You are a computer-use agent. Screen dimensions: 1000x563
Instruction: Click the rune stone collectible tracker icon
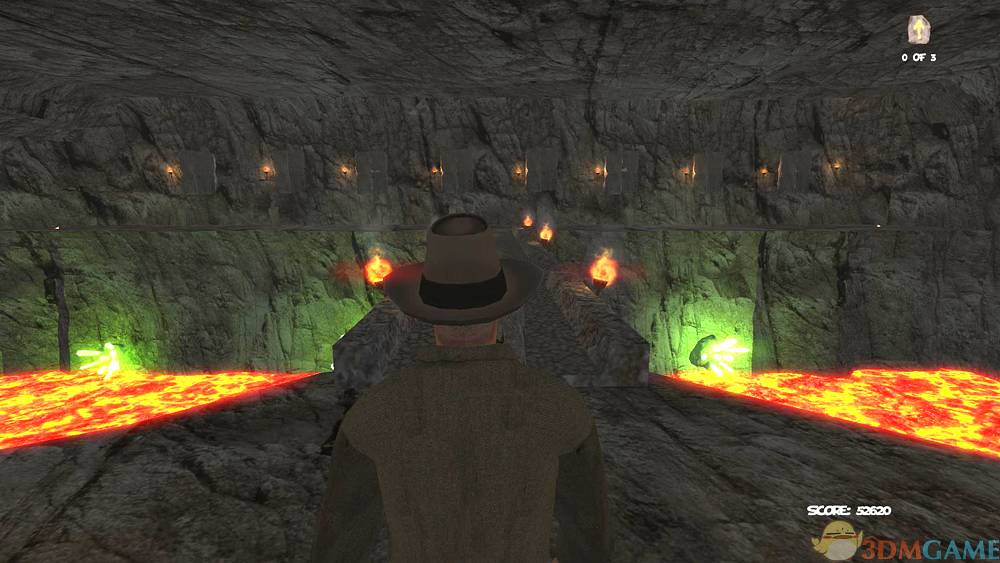[x=918, y=30]
